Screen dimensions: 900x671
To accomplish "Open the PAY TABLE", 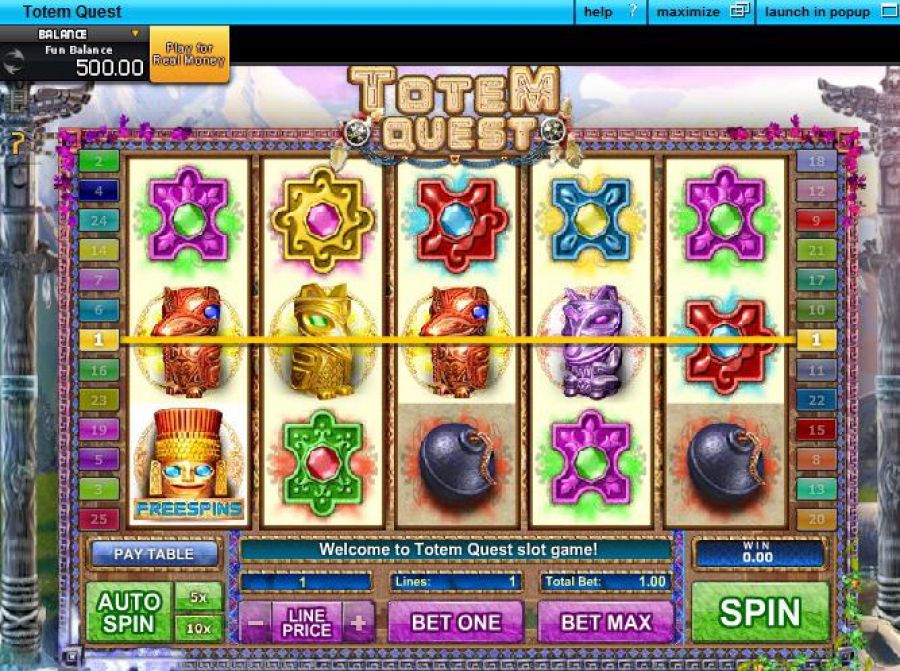I will tap(154, 553).
